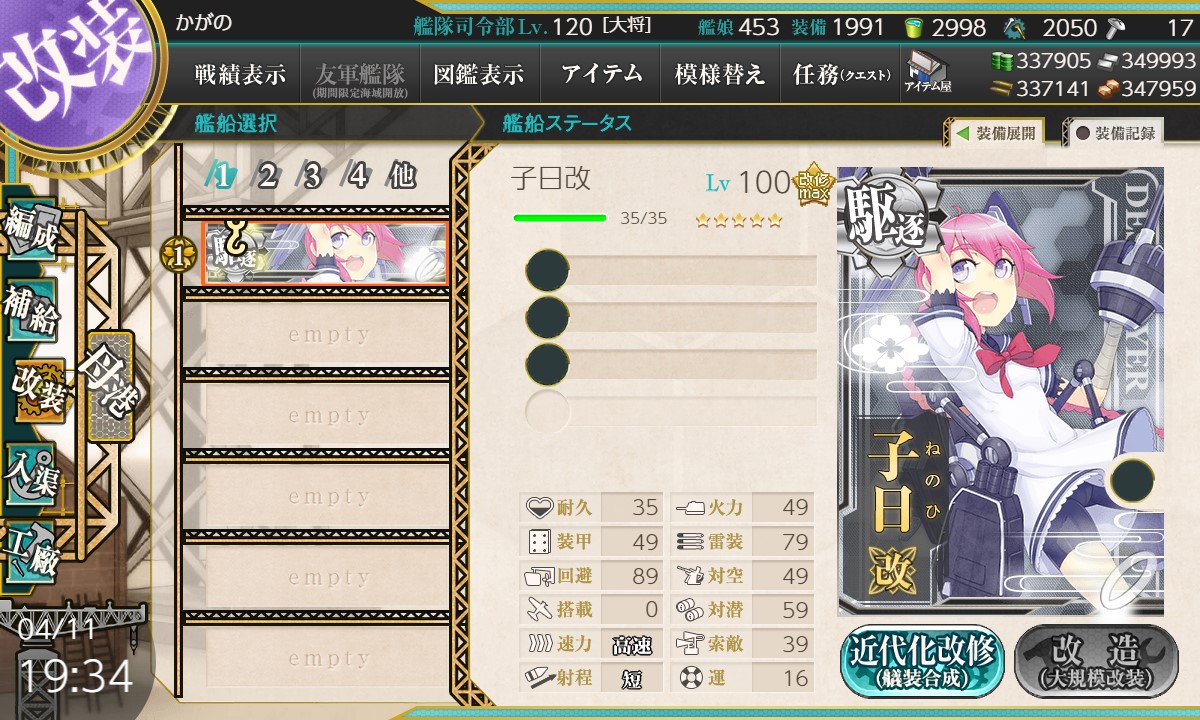This screenshot has width=1200, height=720.
Task: Toggle 装備展開 equipment expansion
Action: (x=995, y=133)
